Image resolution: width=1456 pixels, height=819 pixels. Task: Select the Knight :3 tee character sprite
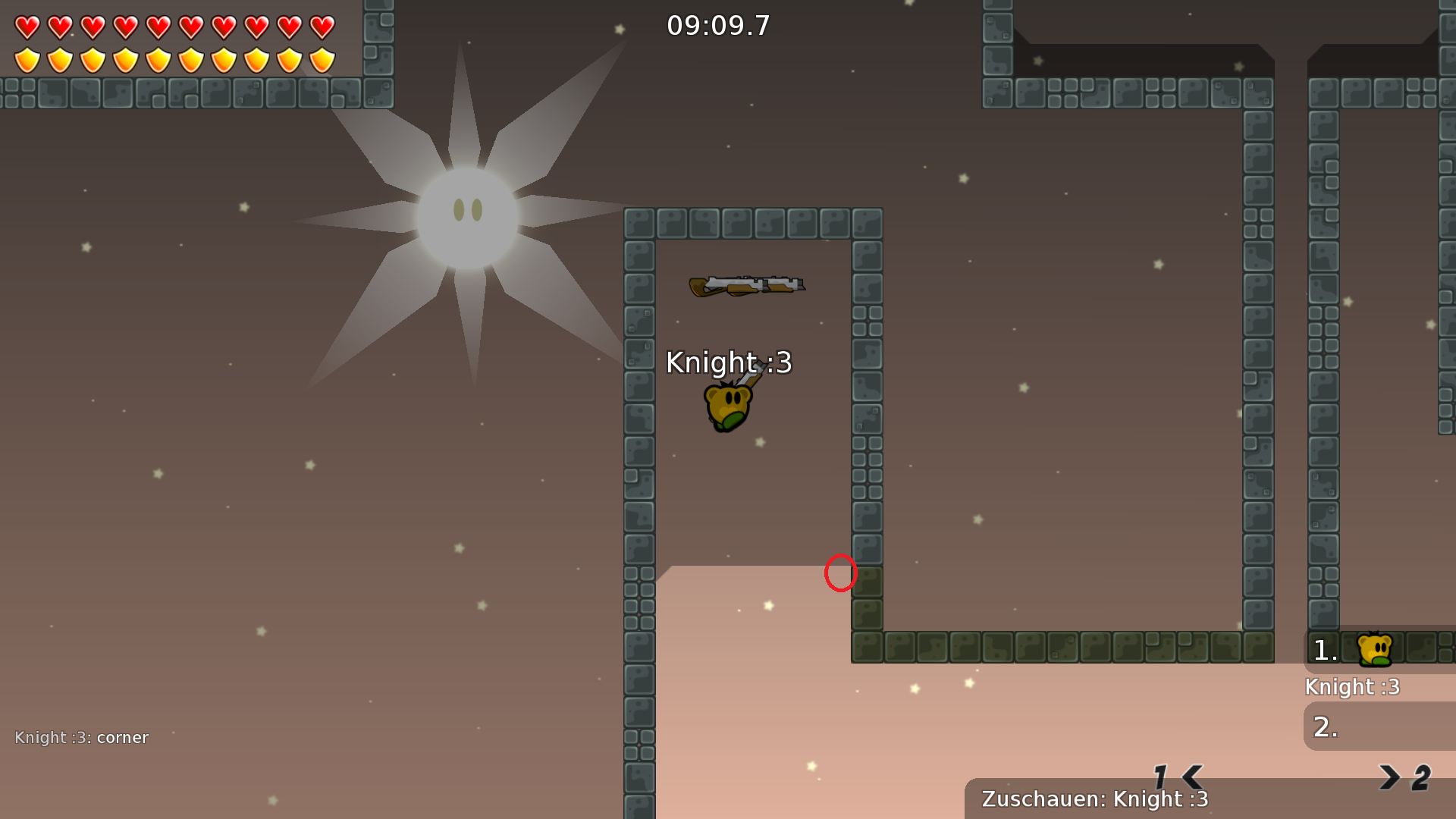(x=728, y=404)
